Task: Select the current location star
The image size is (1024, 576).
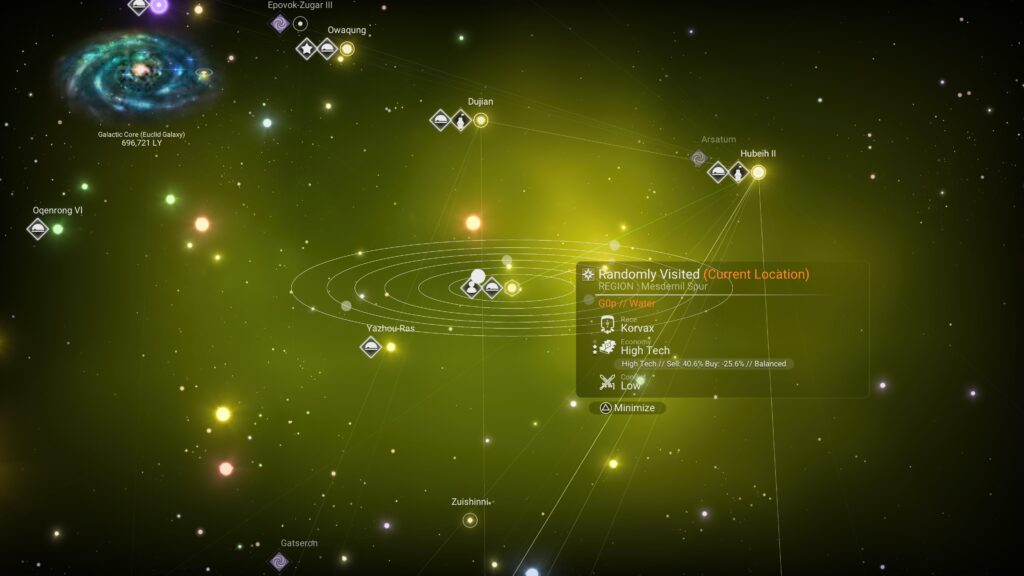Action: tap(512, 288)
